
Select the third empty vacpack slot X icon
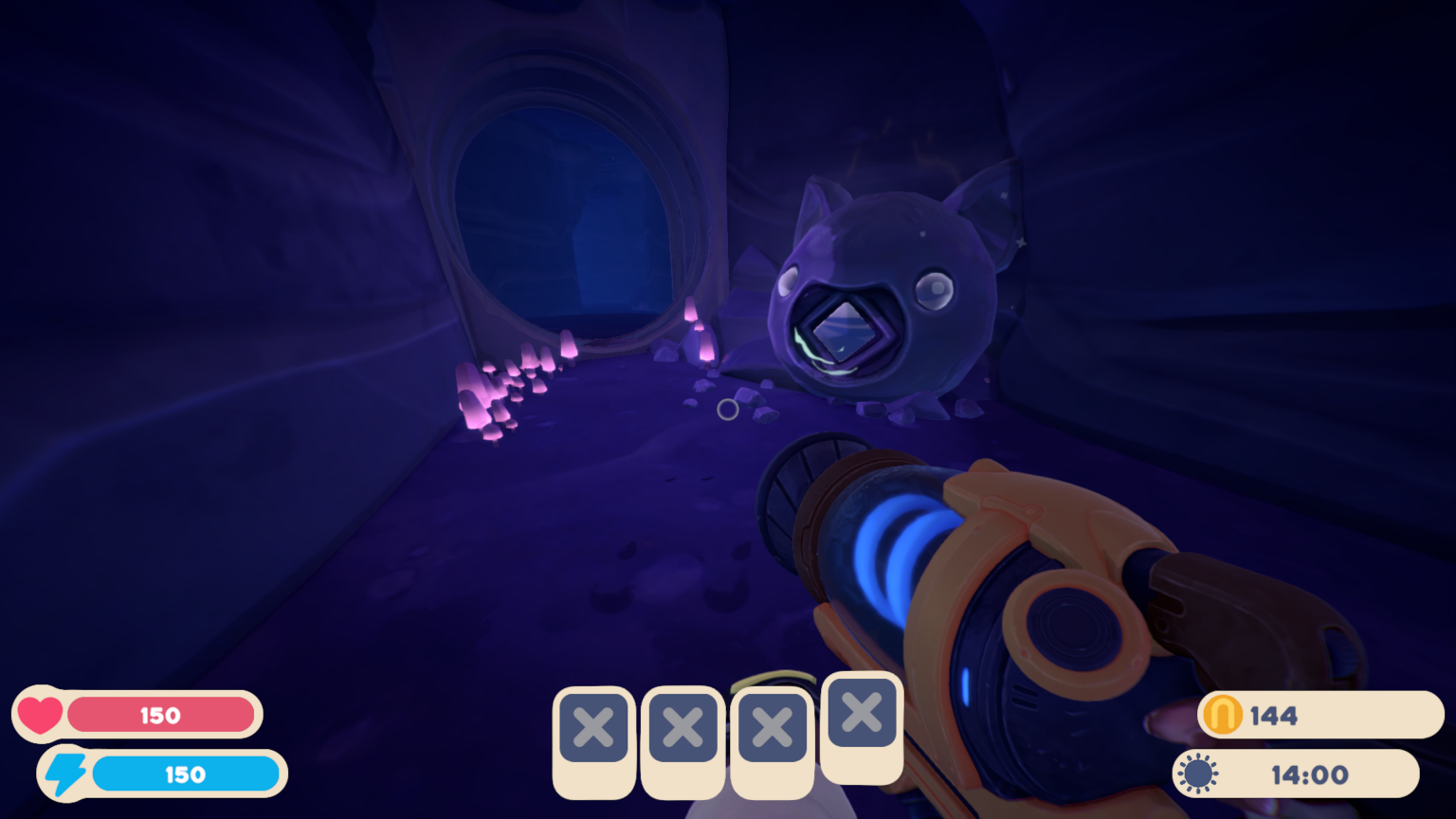click(x=772, y=726)
